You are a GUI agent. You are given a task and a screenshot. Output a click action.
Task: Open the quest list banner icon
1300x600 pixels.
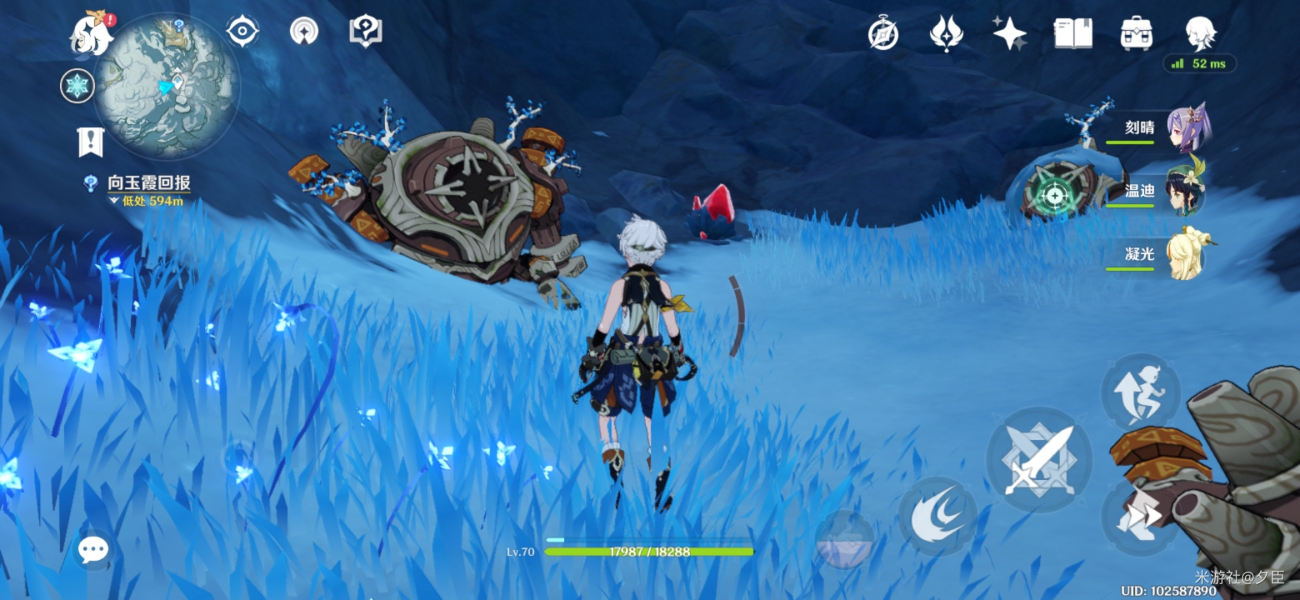point(90,141)
